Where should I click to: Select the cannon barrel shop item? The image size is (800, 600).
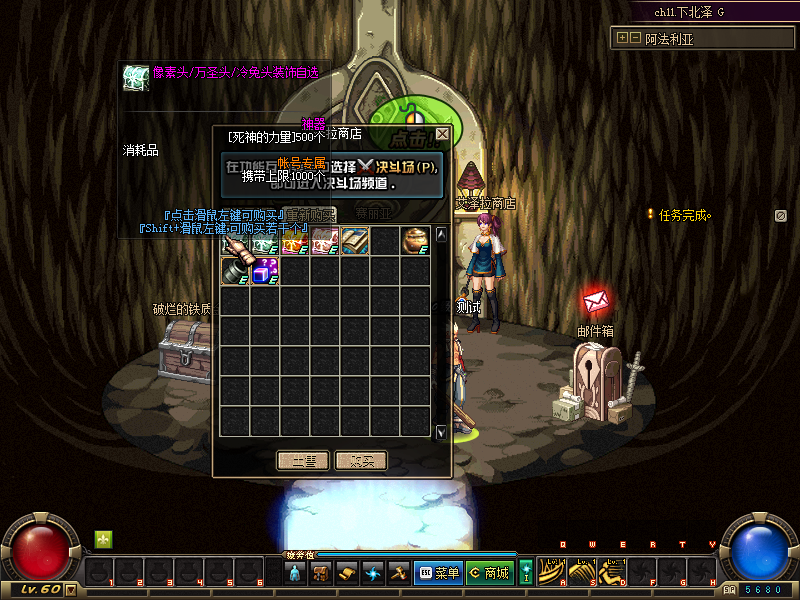tap(235, 271)
